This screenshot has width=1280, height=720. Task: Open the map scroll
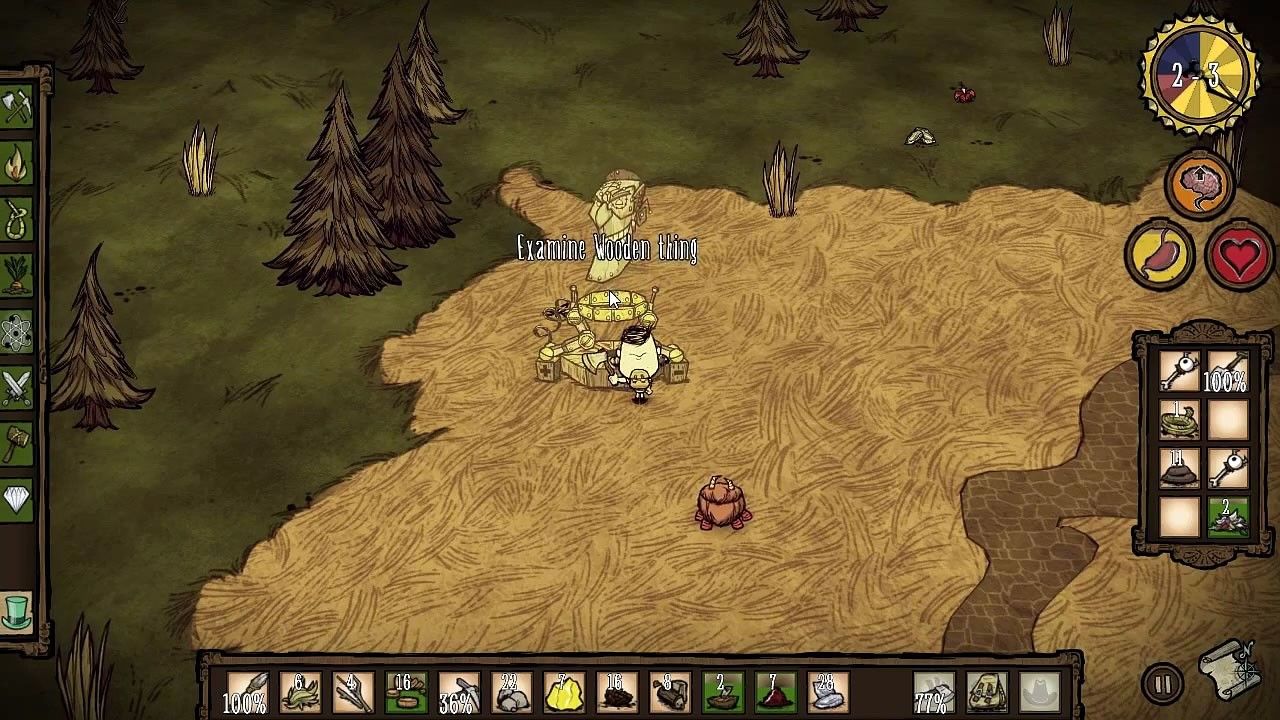[1231, 671]
